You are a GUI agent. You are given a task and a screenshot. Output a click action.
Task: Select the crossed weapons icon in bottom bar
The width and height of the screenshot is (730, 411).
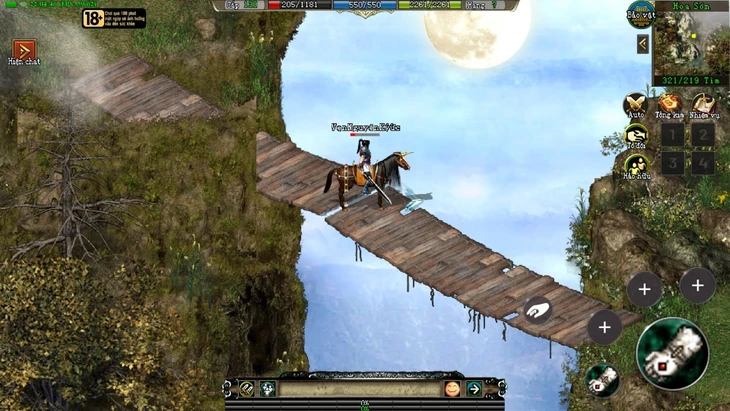click(x=246, y=388)
